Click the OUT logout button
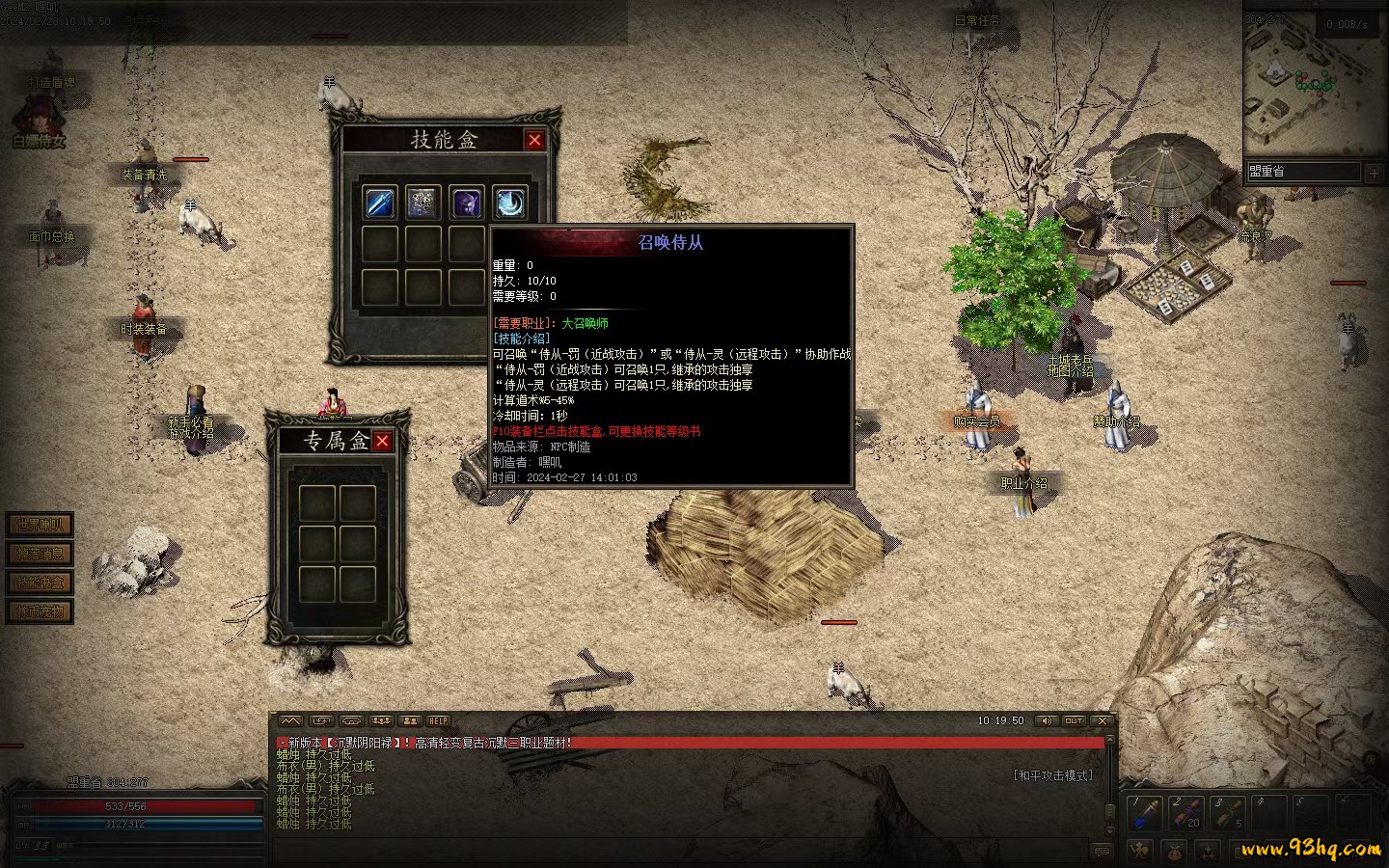This screenshot has height=868, width=1389. point(1074,720)
